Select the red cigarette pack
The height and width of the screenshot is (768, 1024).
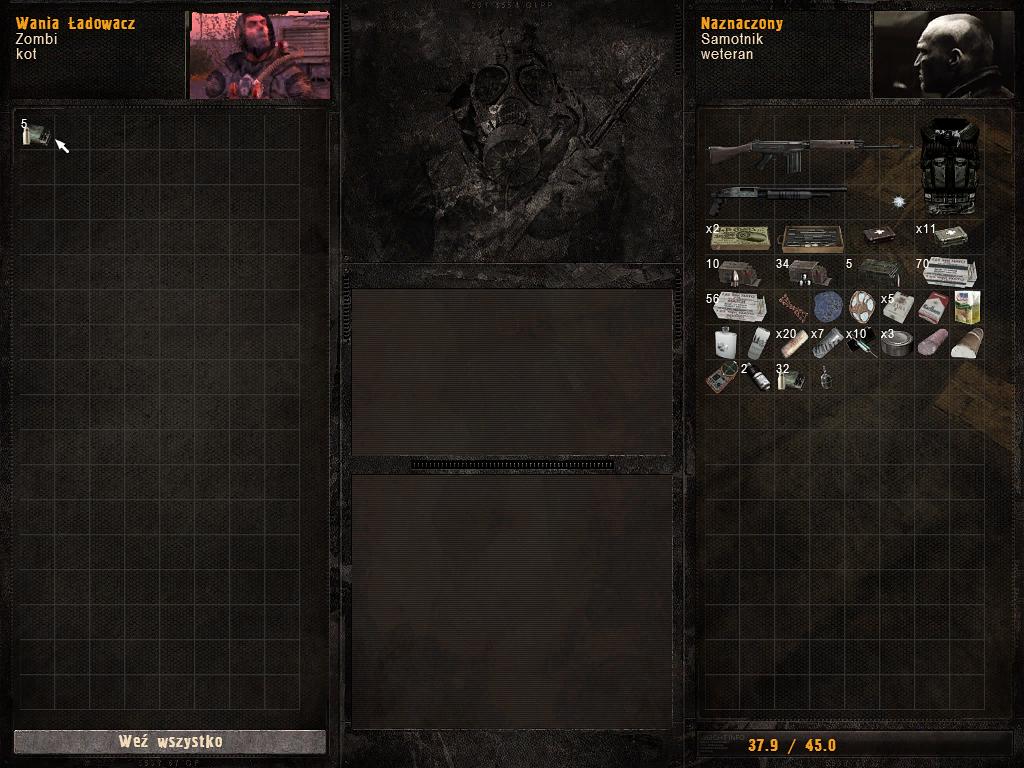tap(932, 307)
